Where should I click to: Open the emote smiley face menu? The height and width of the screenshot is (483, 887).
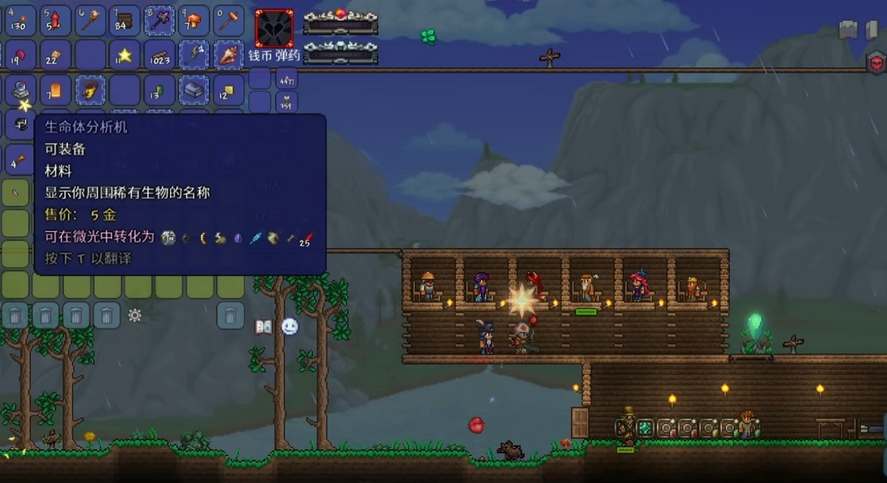pyautogui.click(x=290, y=326)
